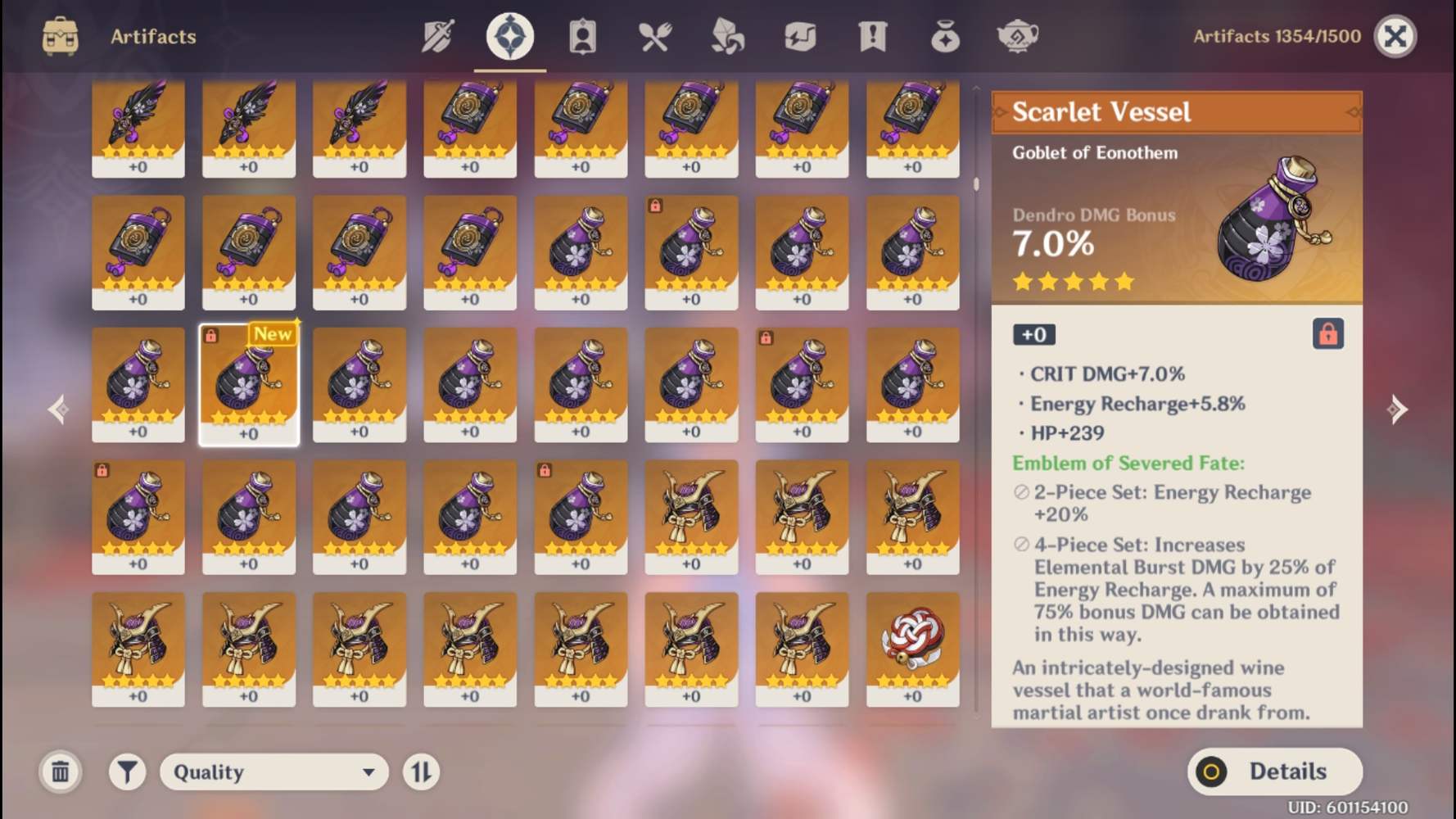Select the Materials inventory icon
The image size is (1456, 819).
(726, 36)
